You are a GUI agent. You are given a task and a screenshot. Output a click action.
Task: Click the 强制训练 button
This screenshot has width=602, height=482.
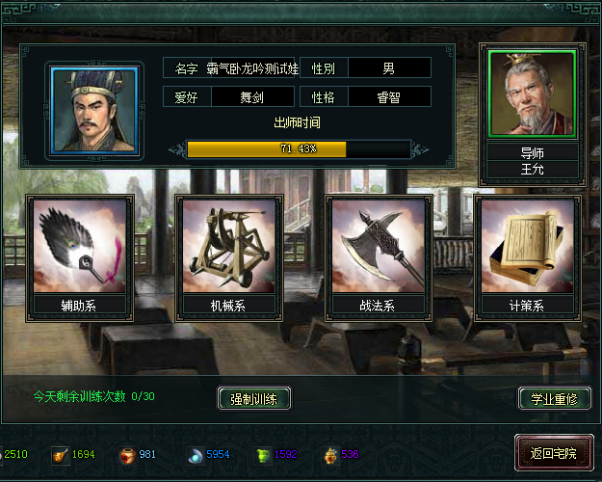tap(254, 398)
